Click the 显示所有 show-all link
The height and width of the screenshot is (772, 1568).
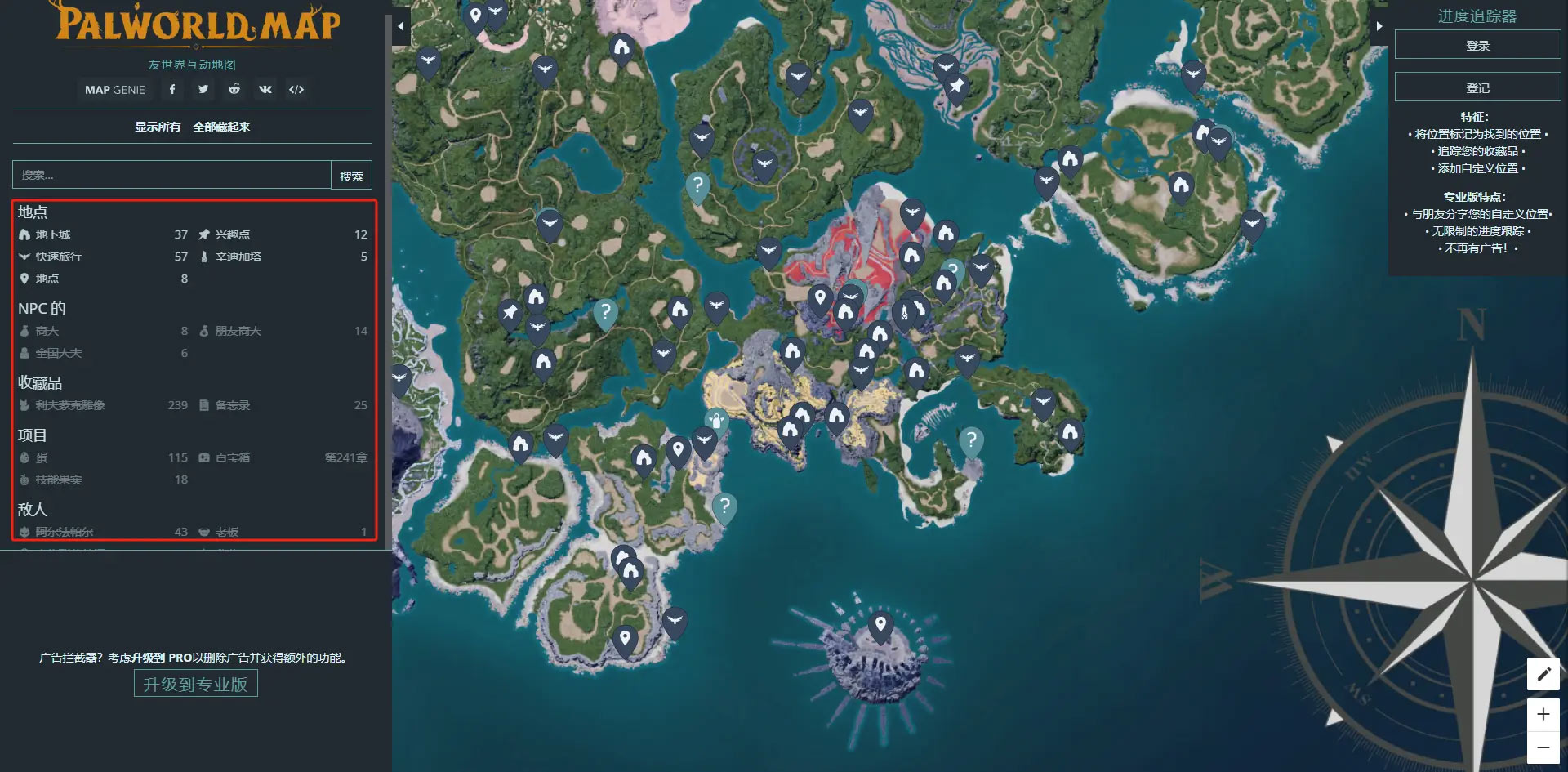(x=158, y=127)
